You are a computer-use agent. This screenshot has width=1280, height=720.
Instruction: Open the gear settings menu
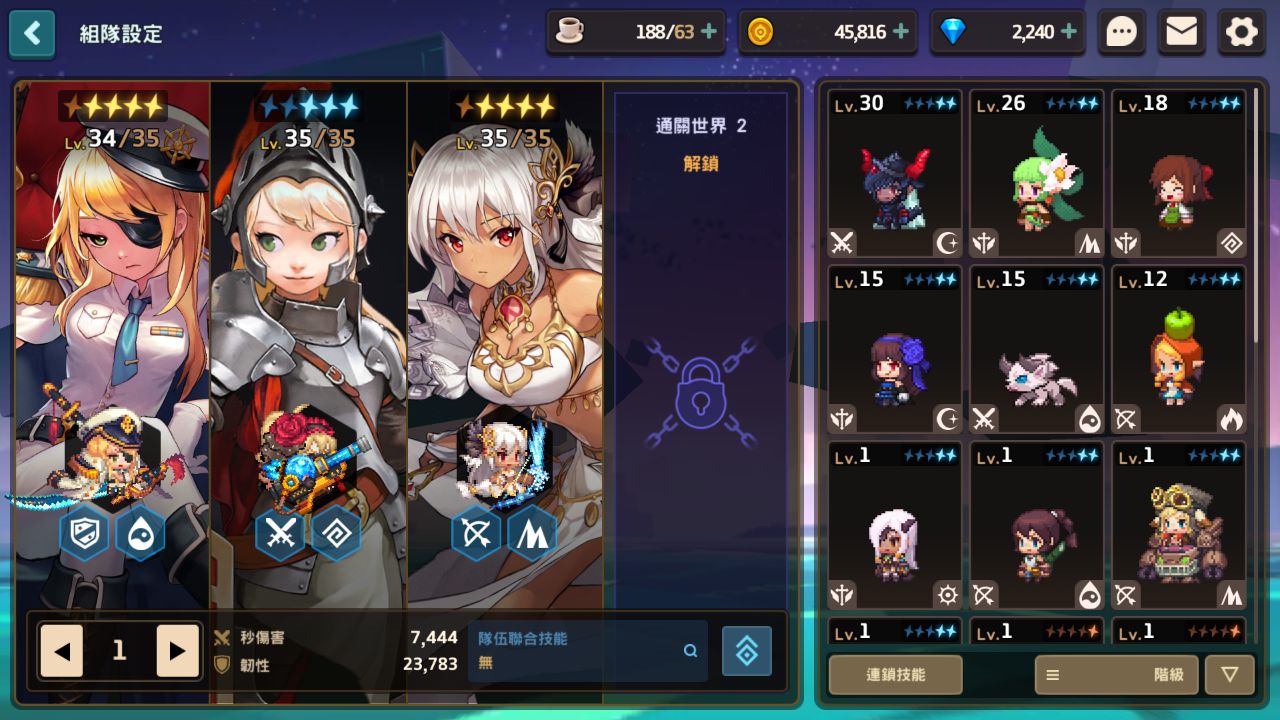tap(1241, 33)
